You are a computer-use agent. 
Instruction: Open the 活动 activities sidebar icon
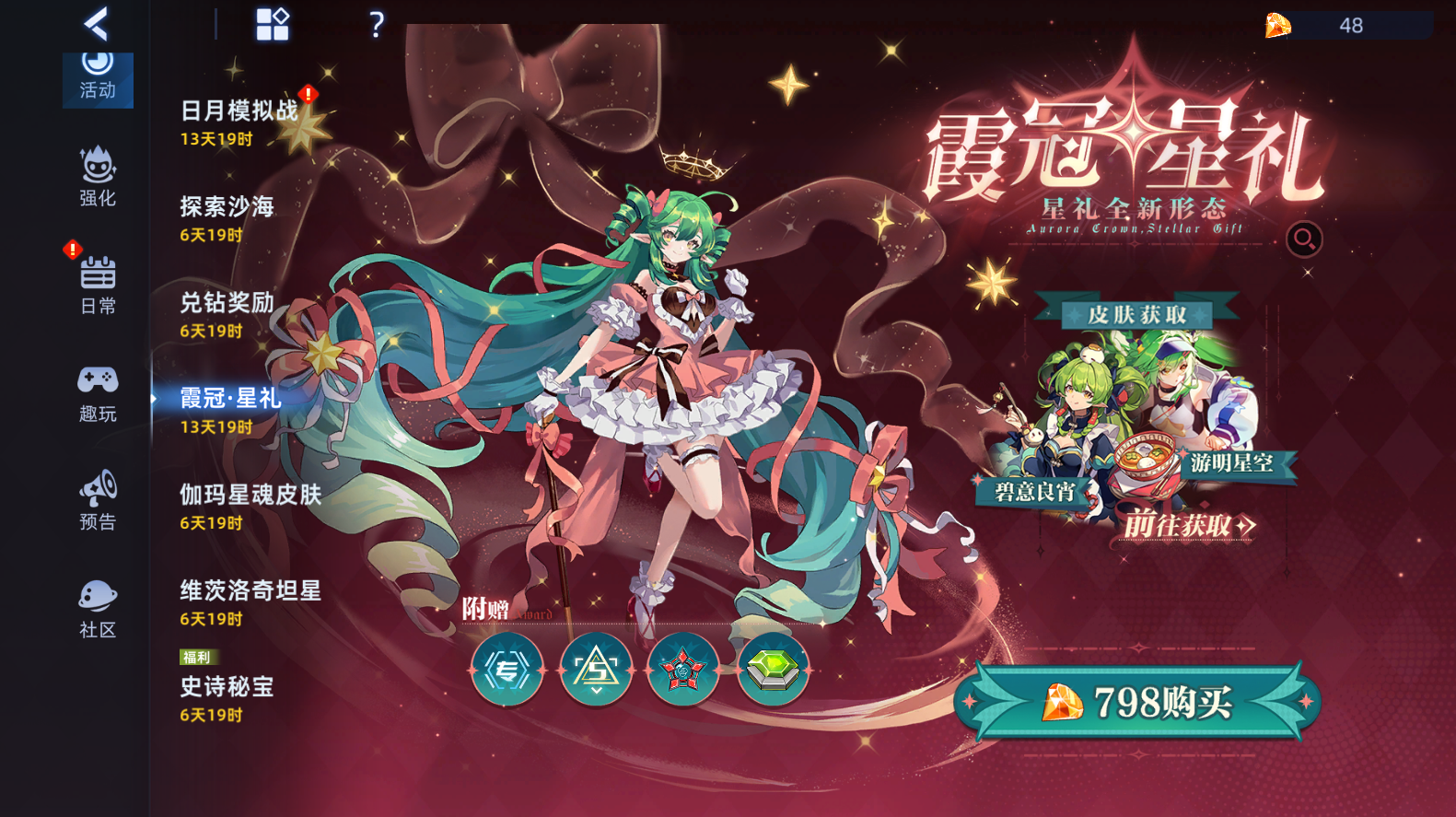tap(98, 80)
